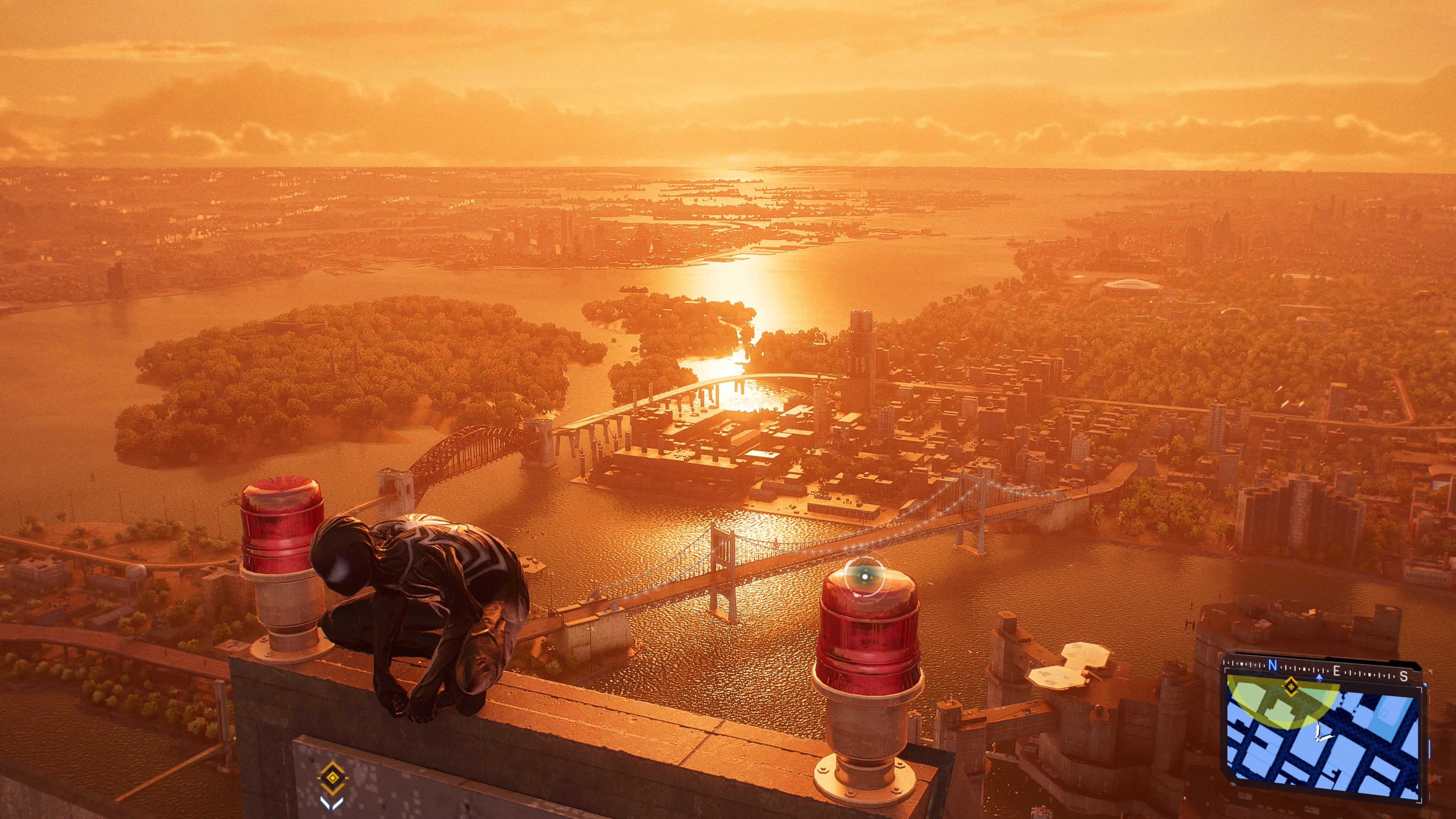Viewport: 1456px width, 819px height.
Task: Select the yellow objective marker on the minimap
Action: pyautogui.click(x=1291, y=687)
